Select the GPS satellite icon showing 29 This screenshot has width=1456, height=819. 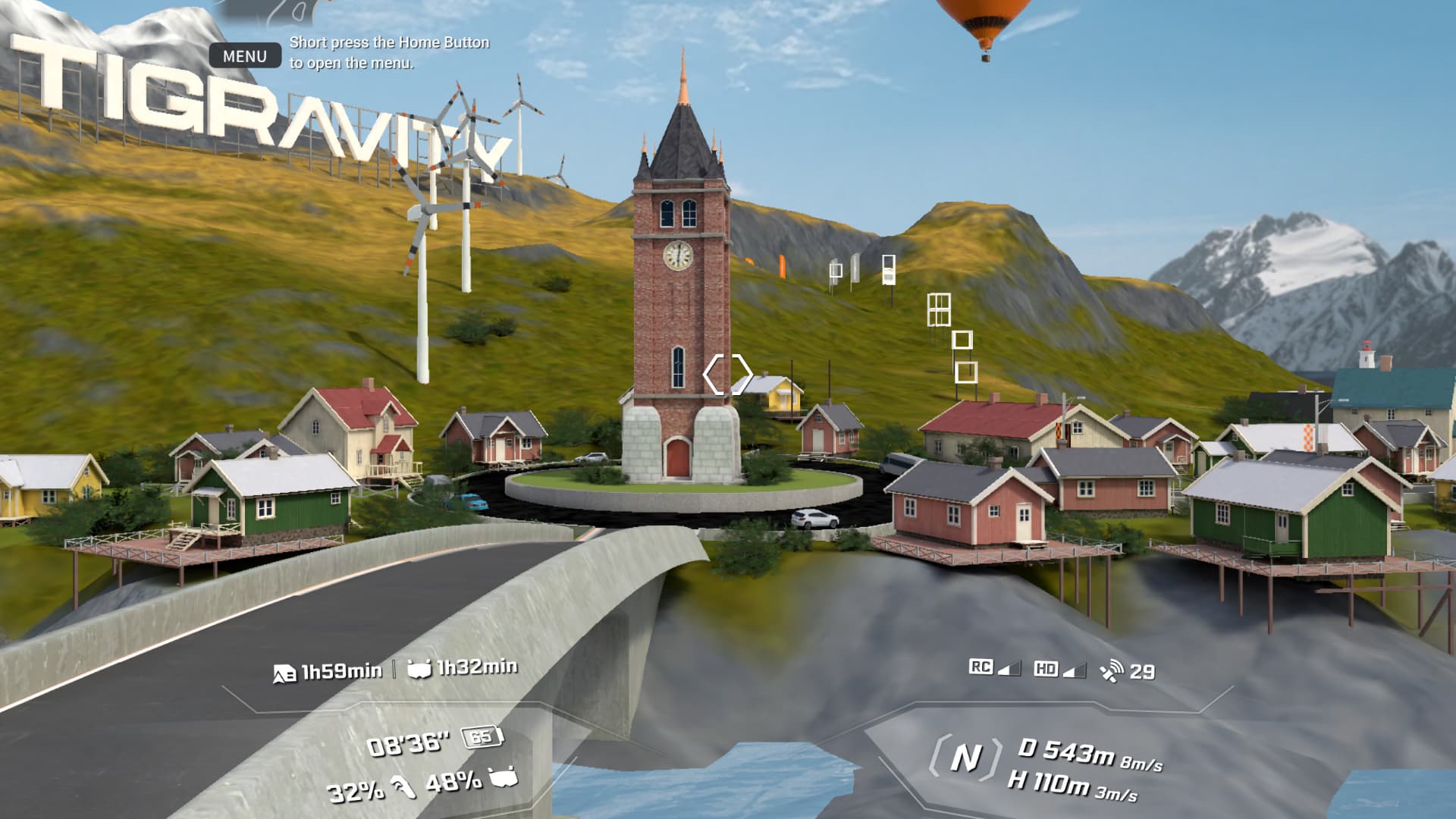tap(1112, 670)
